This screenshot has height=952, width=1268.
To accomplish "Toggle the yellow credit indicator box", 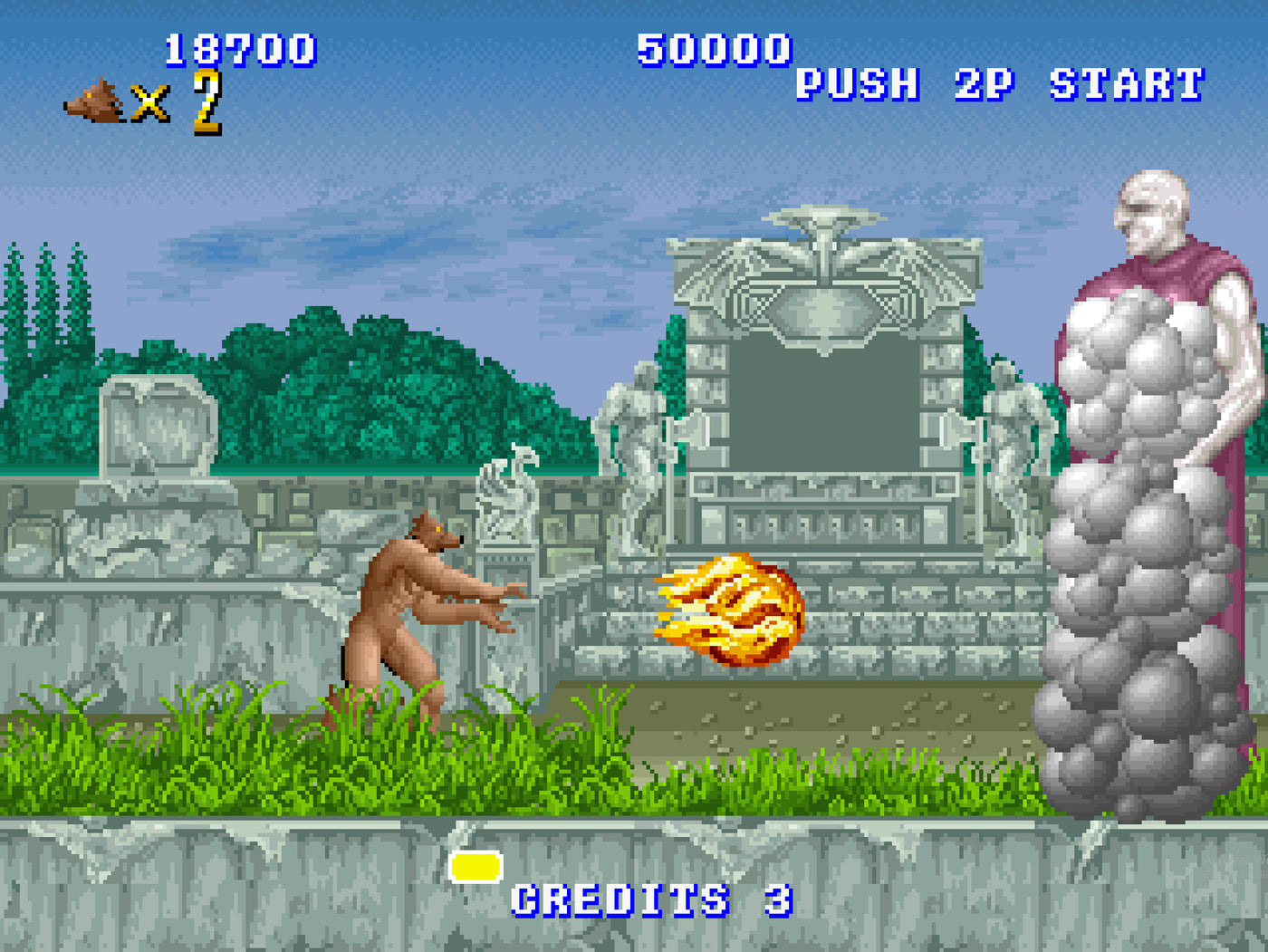I will (475, 867).
